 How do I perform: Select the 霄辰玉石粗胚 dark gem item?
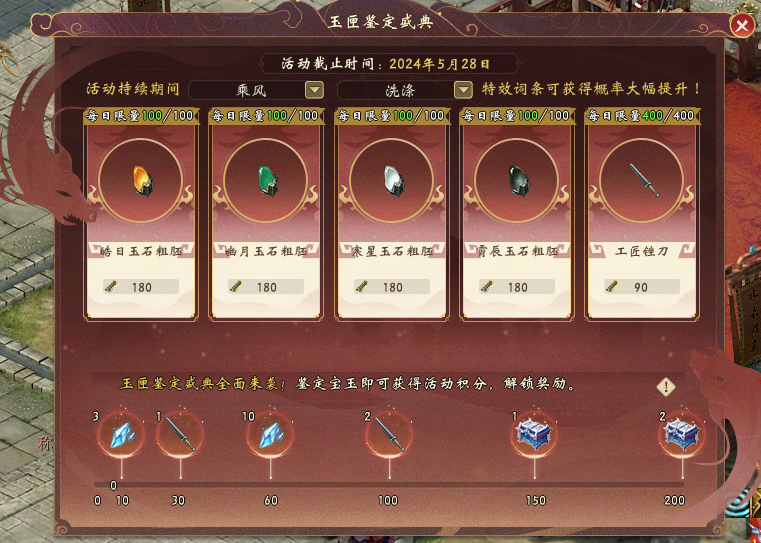(x=517, y=181)
